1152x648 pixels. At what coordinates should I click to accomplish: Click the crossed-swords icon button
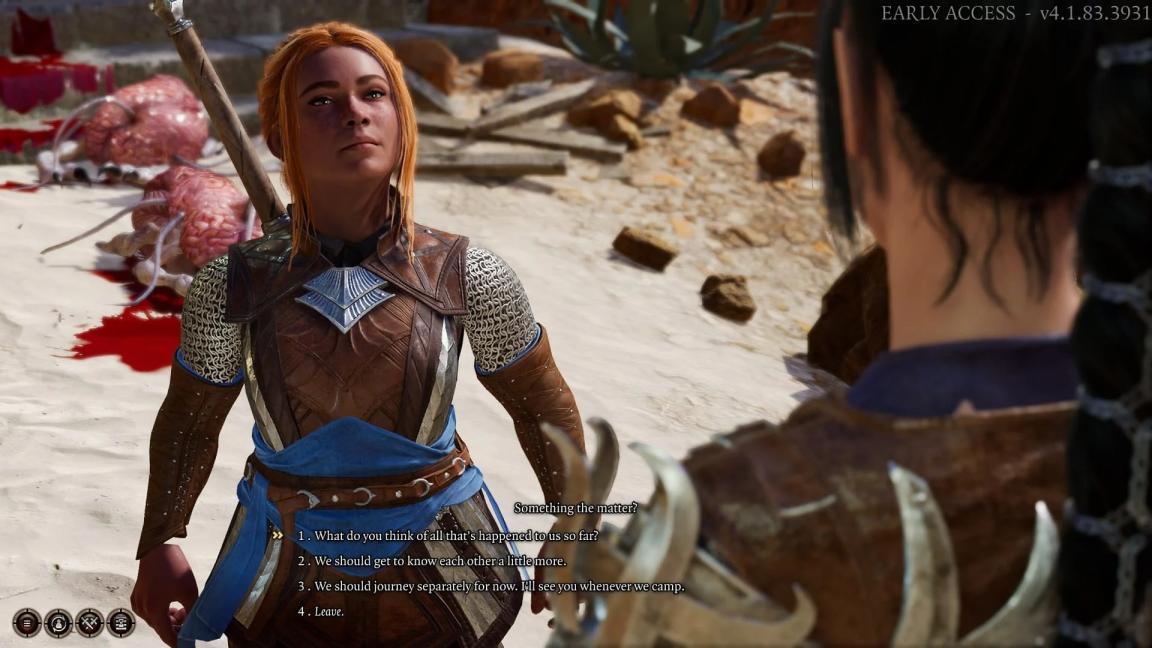pyautogui.click(x=90, y=622)
